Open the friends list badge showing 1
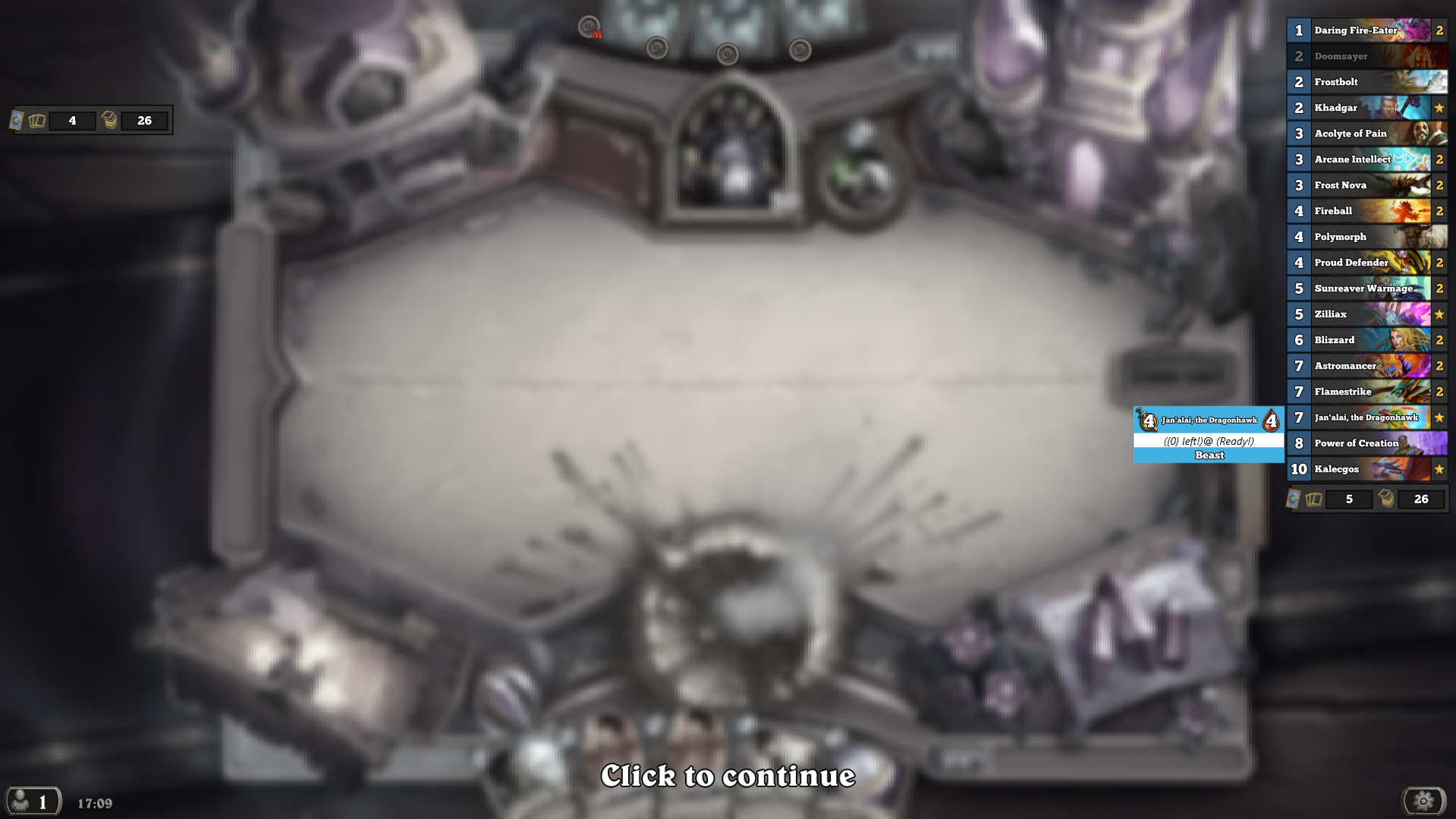The width and height of the screenshot is (1456, 819). (33, 800)
